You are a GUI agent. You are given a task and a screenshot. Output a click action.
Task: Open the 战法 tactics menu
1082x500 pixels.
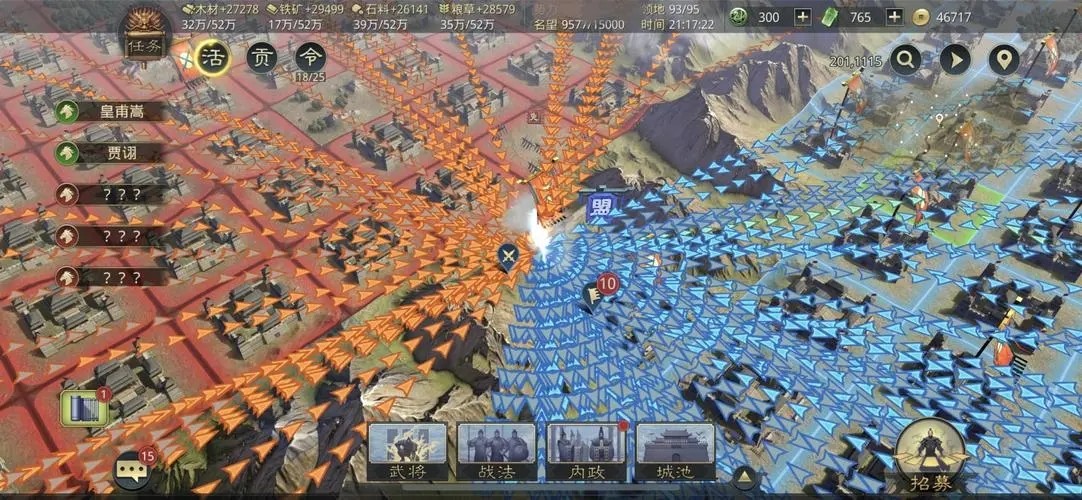[x=496, y=452]
